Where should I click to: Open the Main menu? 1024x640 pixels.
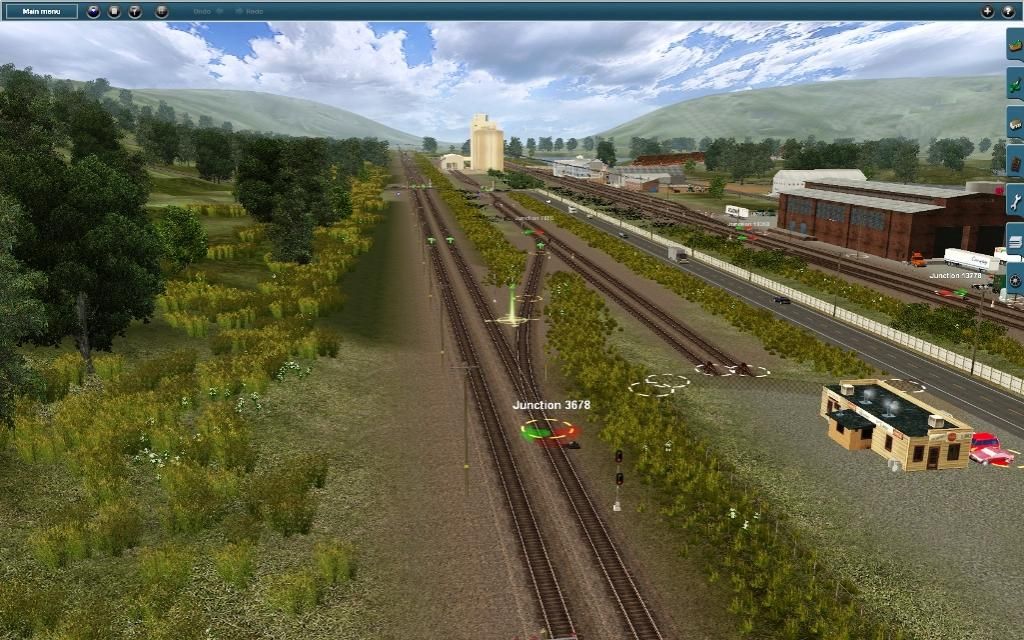(41, 11)
